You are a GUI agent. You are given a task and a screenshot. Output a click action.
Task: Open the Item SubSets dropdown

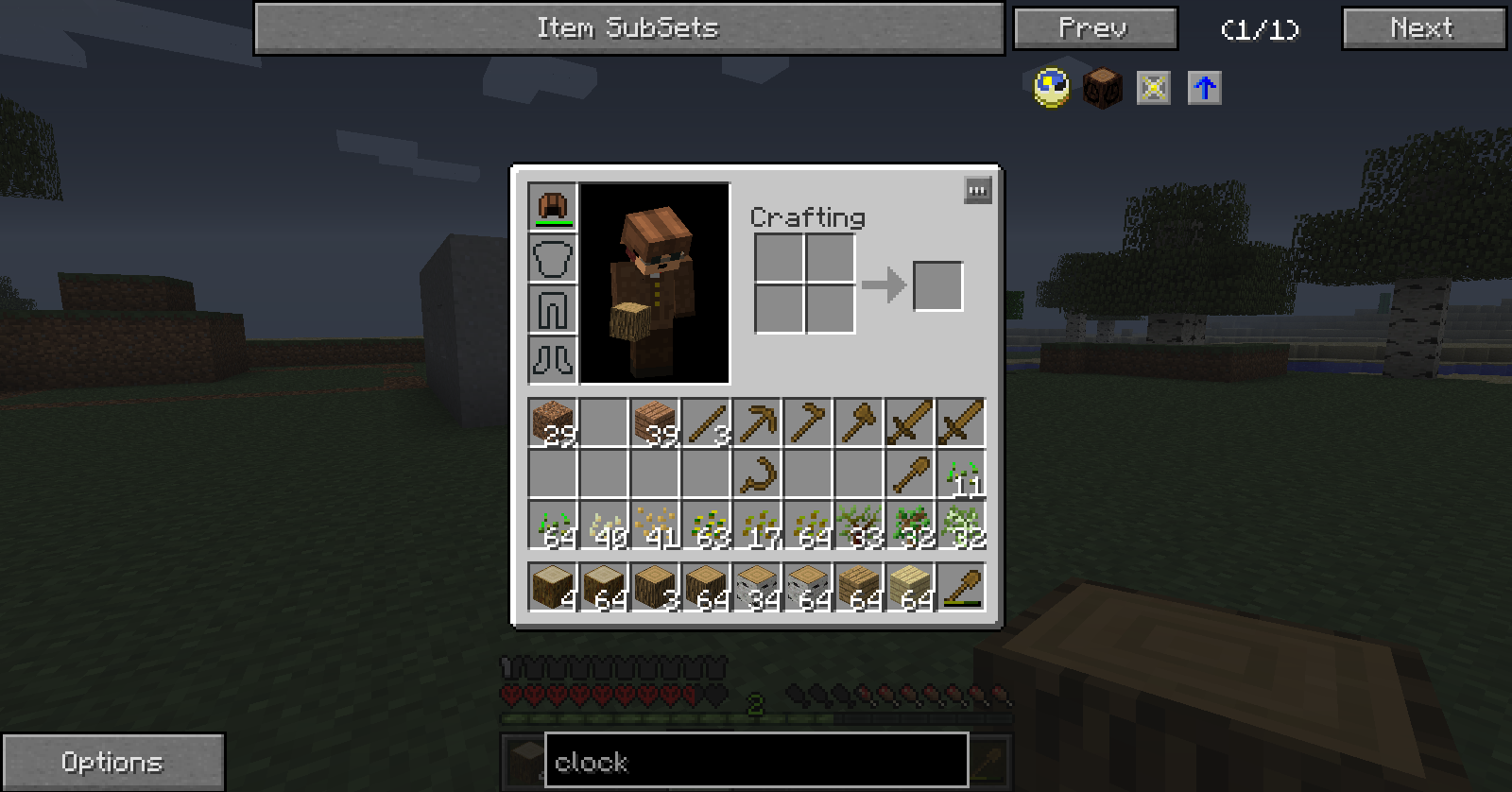click(x=628, y=28)
